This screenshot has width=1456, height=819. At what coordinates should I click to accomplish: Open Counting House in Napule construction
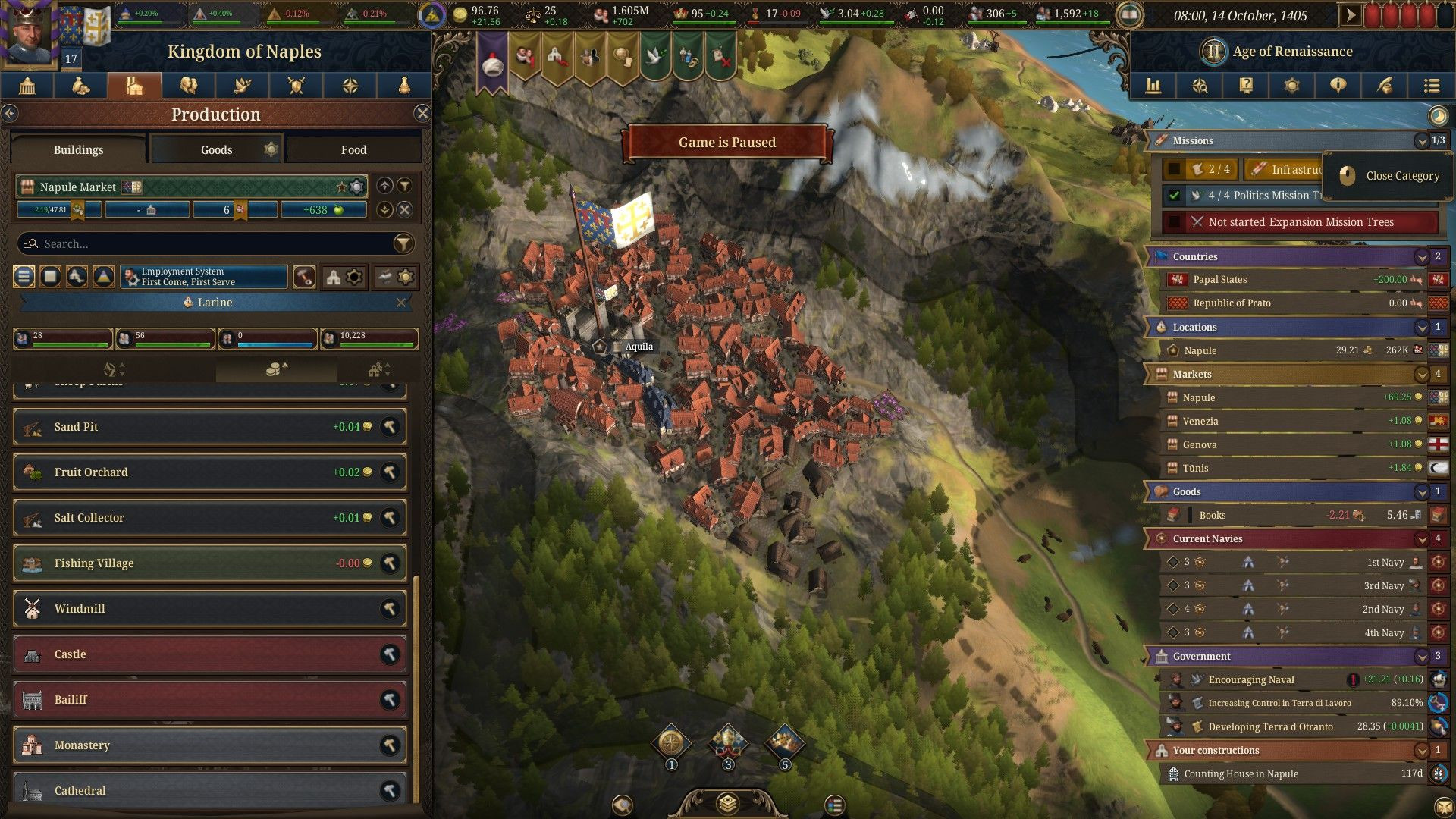[1289, 773]
